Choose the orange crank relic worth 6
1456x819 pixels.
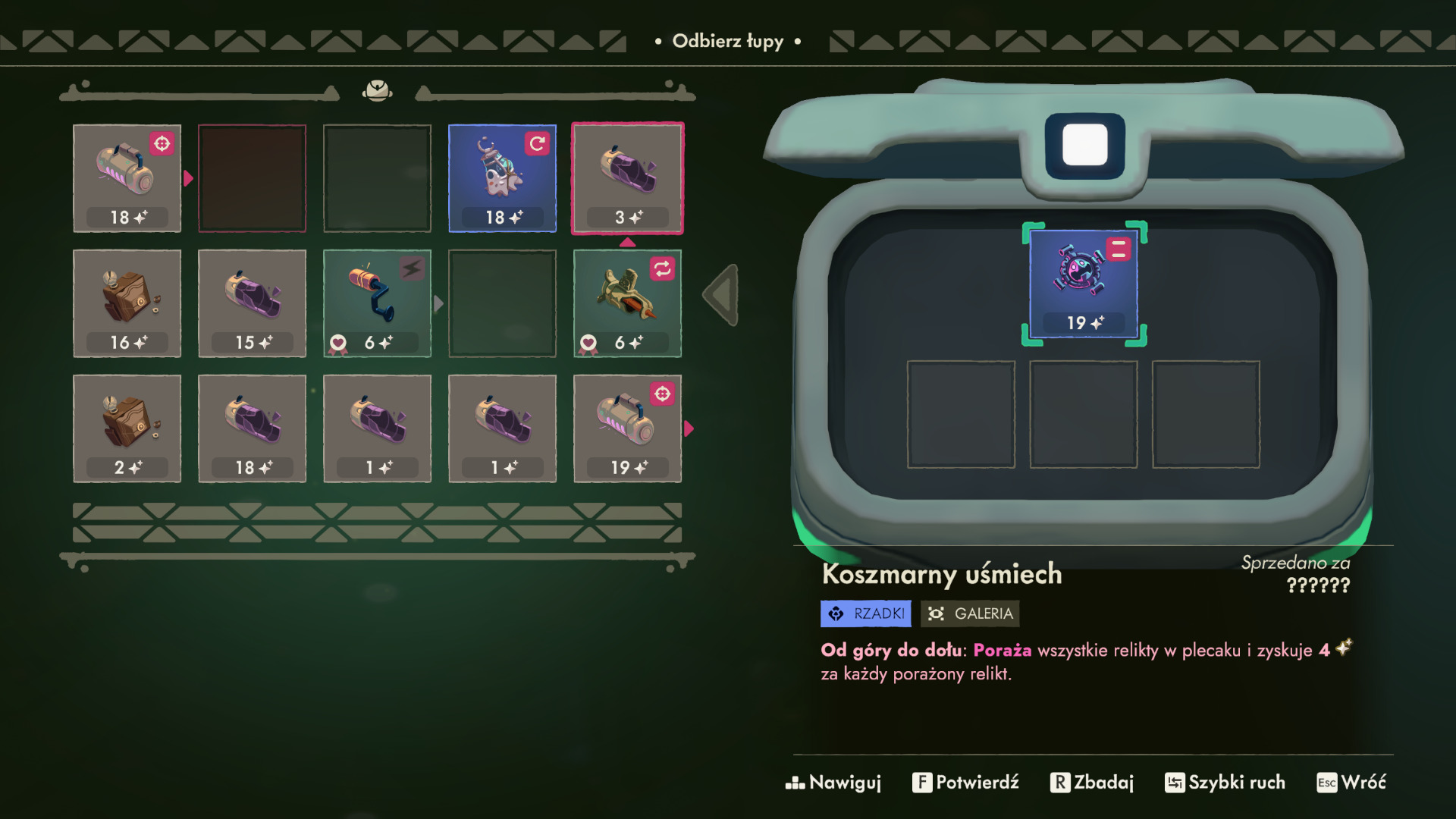point(377,303)
